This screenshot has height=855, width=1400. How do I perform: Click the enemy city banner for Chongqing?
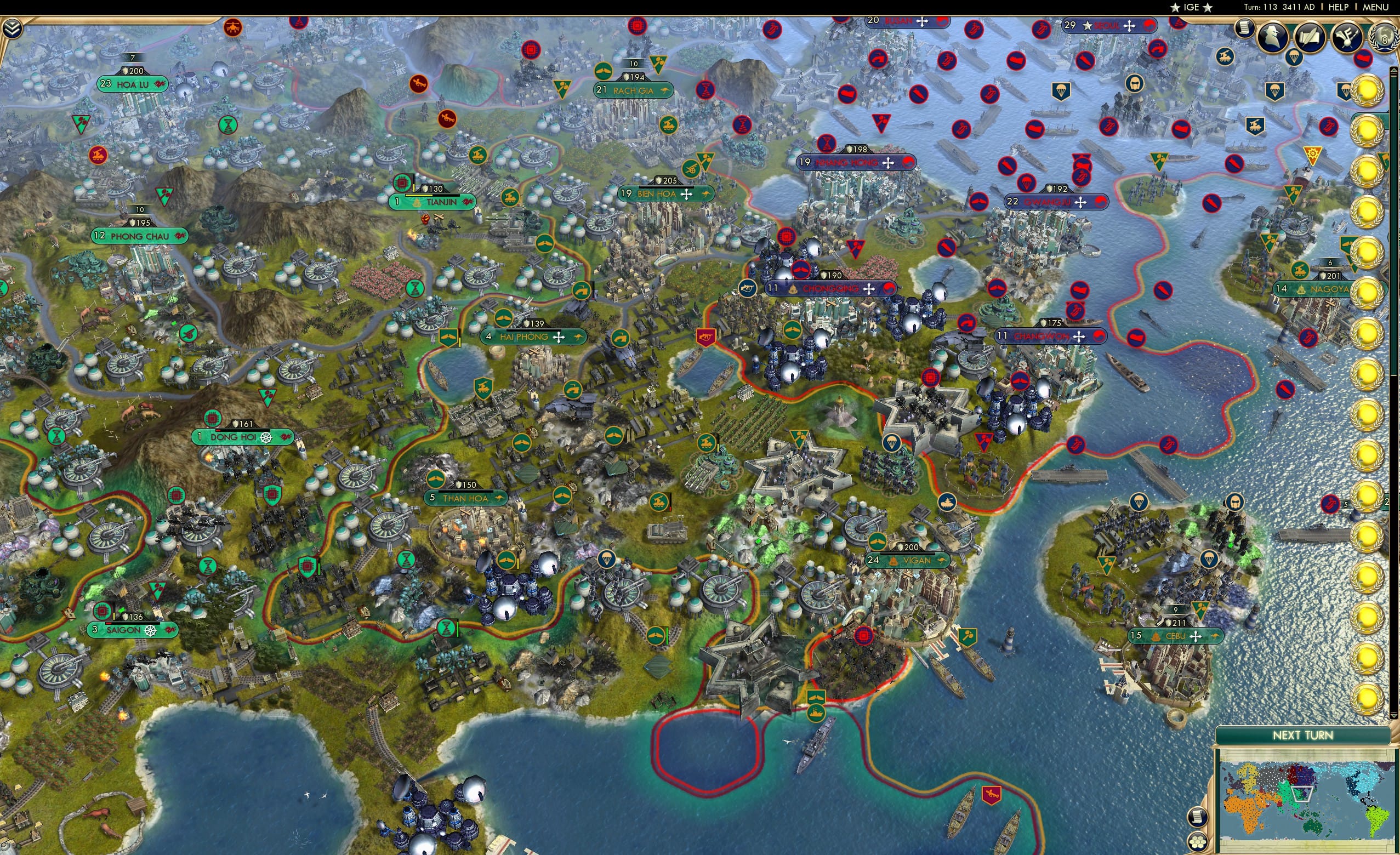pos(830,289)
